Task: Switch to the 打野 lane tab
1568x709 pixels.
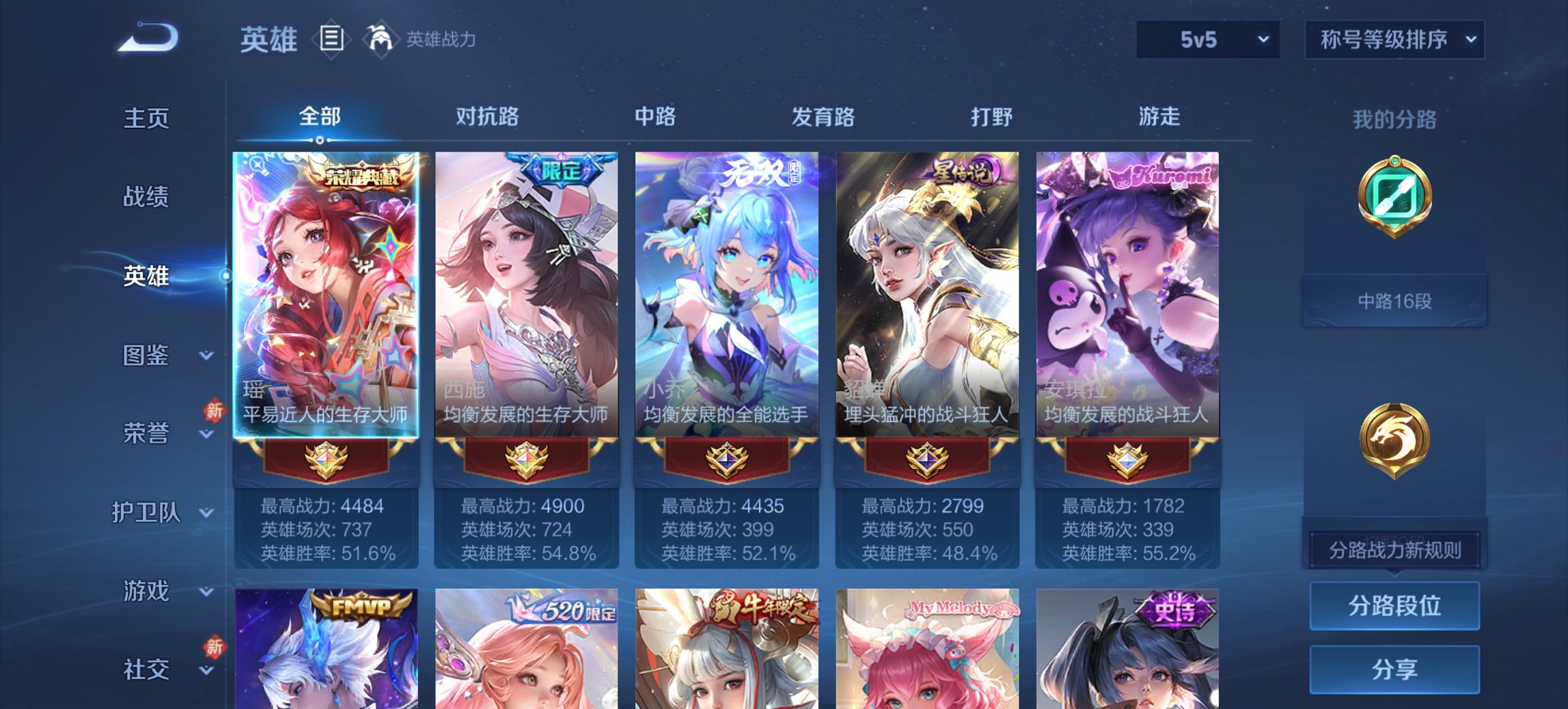Action: click(x=990, y=116)
